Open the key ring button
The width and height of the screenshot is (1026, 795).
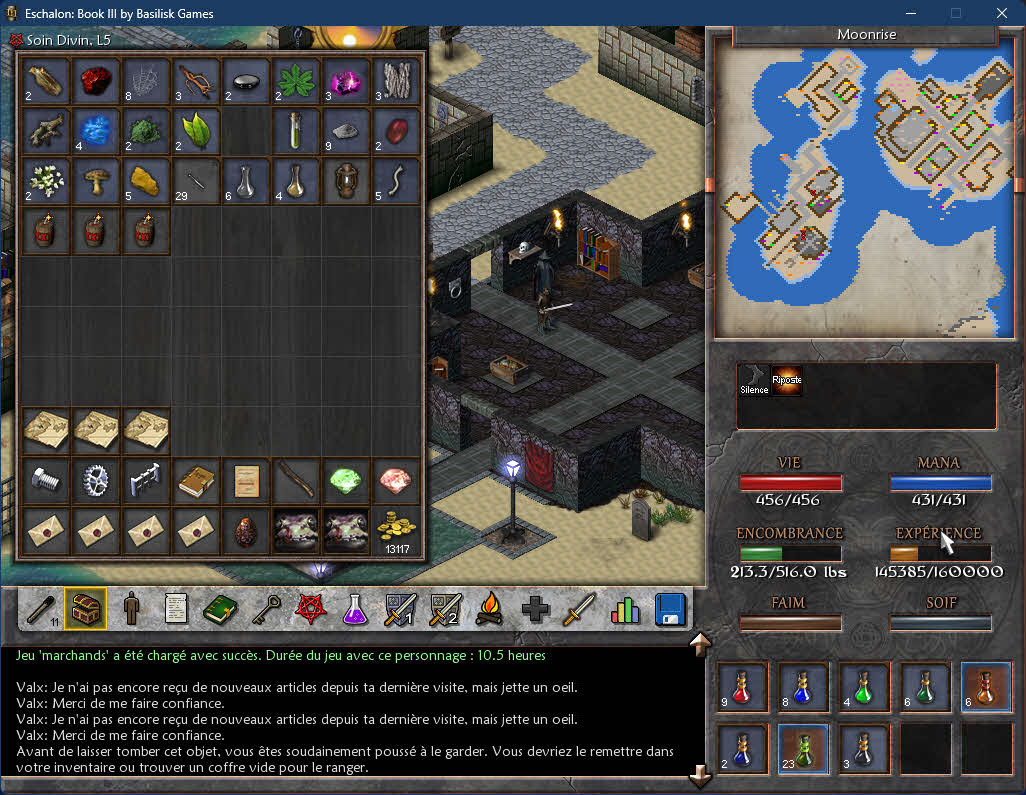tap(266, 609)
